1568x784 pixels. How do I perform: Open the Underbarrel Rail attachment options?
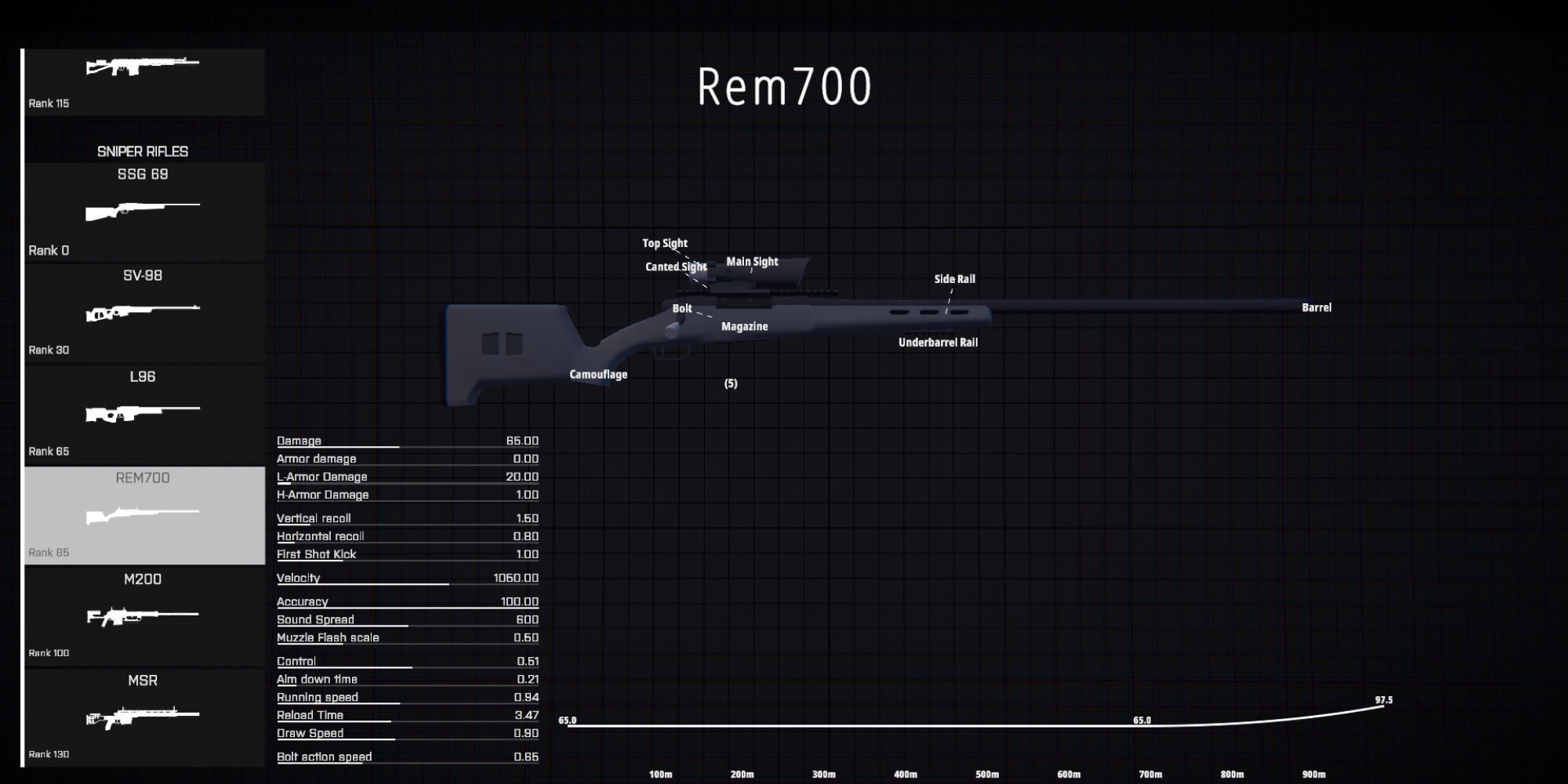click(x=938, y=342)
